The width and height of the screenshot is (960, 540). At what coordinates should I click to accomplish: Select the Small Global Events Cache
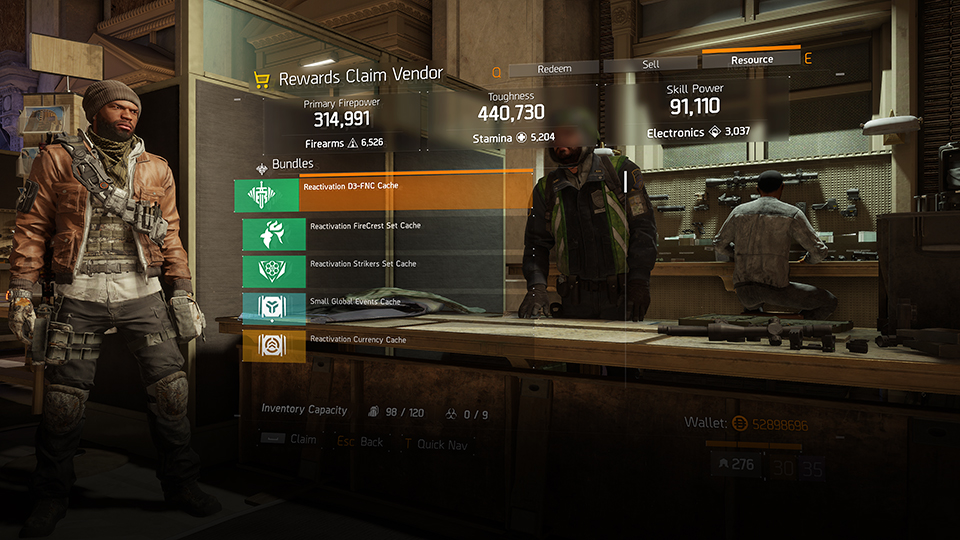(x=380, y=307)
